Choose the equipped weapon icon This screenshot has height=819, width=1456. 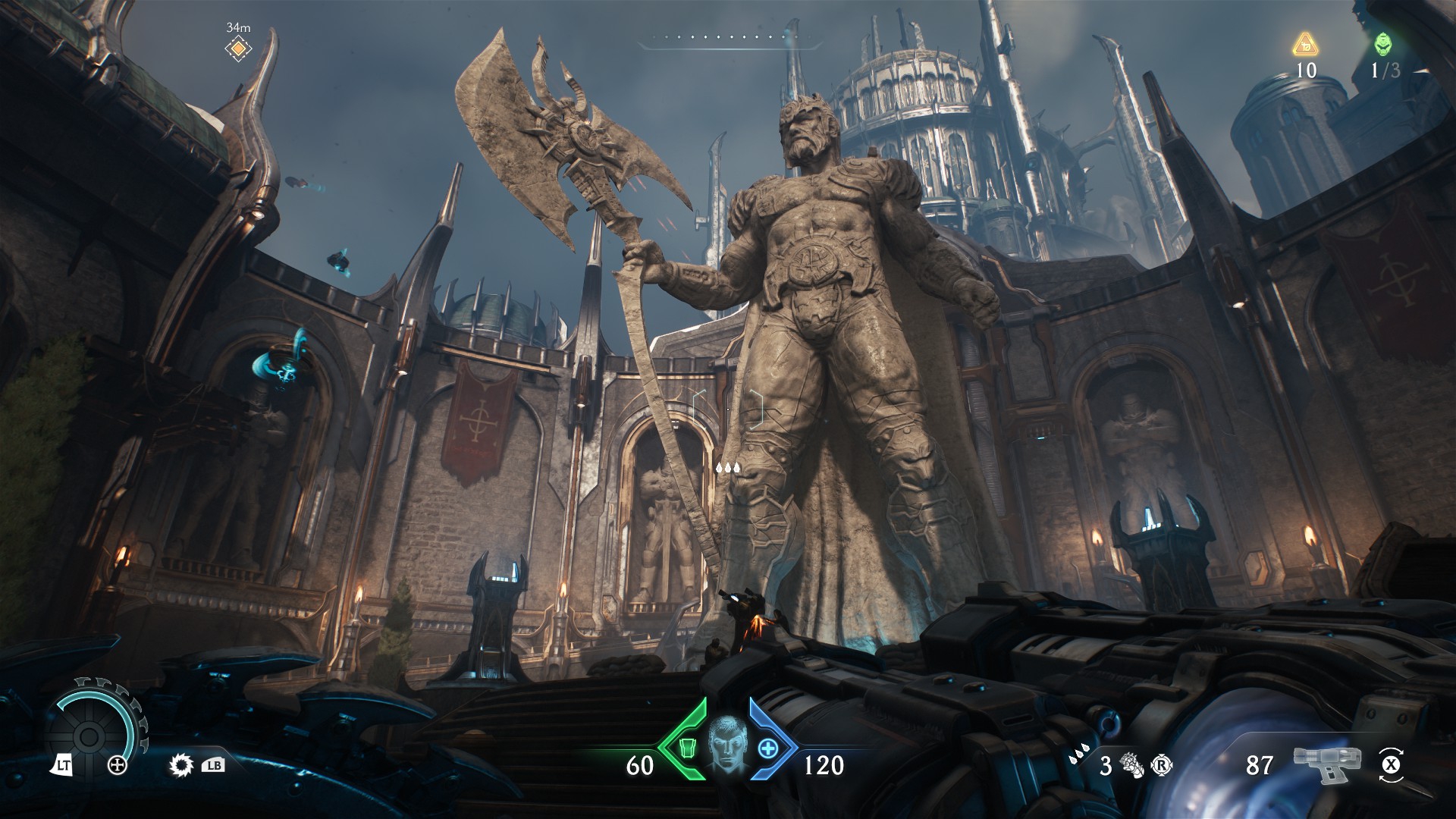(1327, 764)
